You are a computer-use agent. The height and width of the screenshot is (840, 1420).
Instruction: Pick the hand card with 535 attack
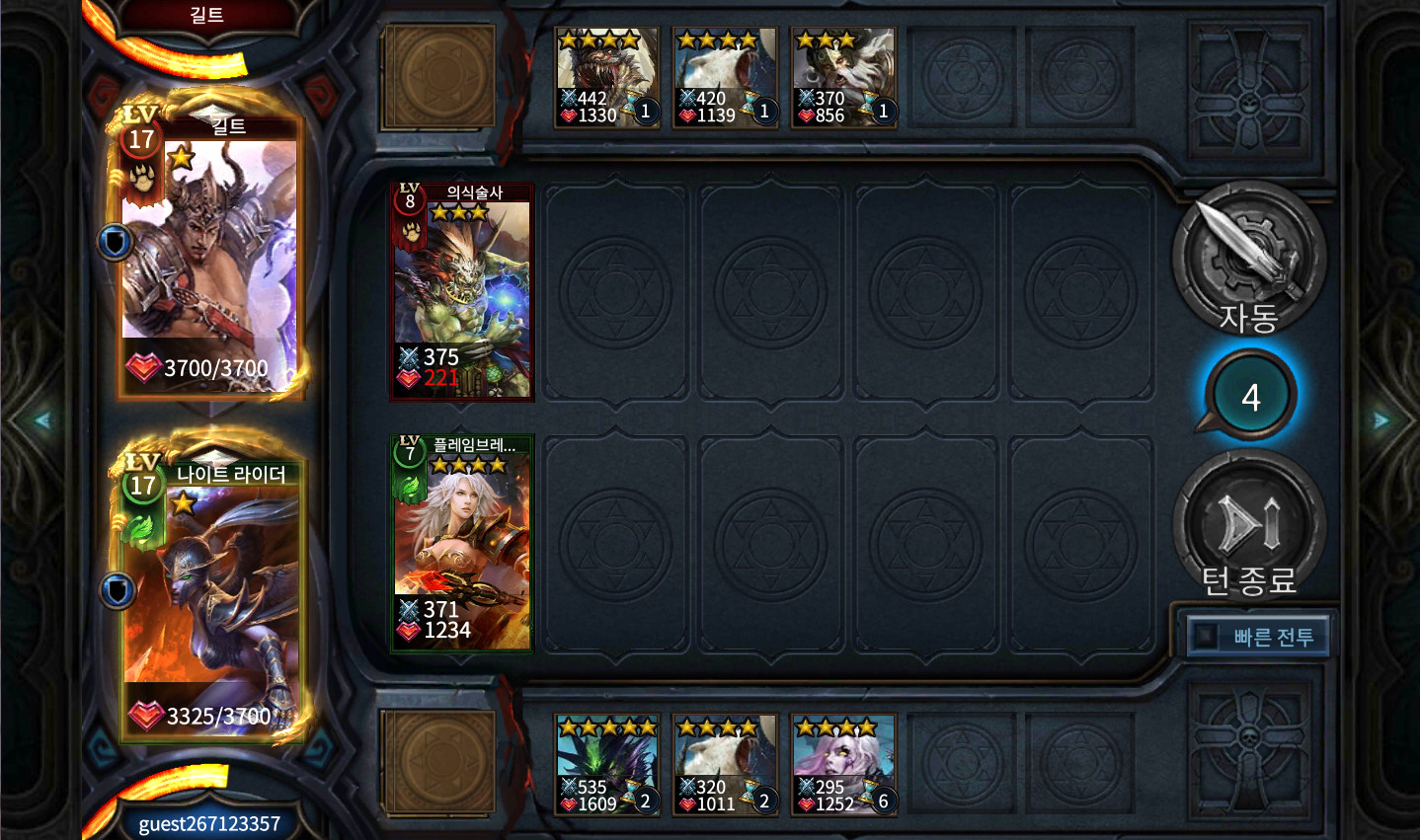coord(606,765)
